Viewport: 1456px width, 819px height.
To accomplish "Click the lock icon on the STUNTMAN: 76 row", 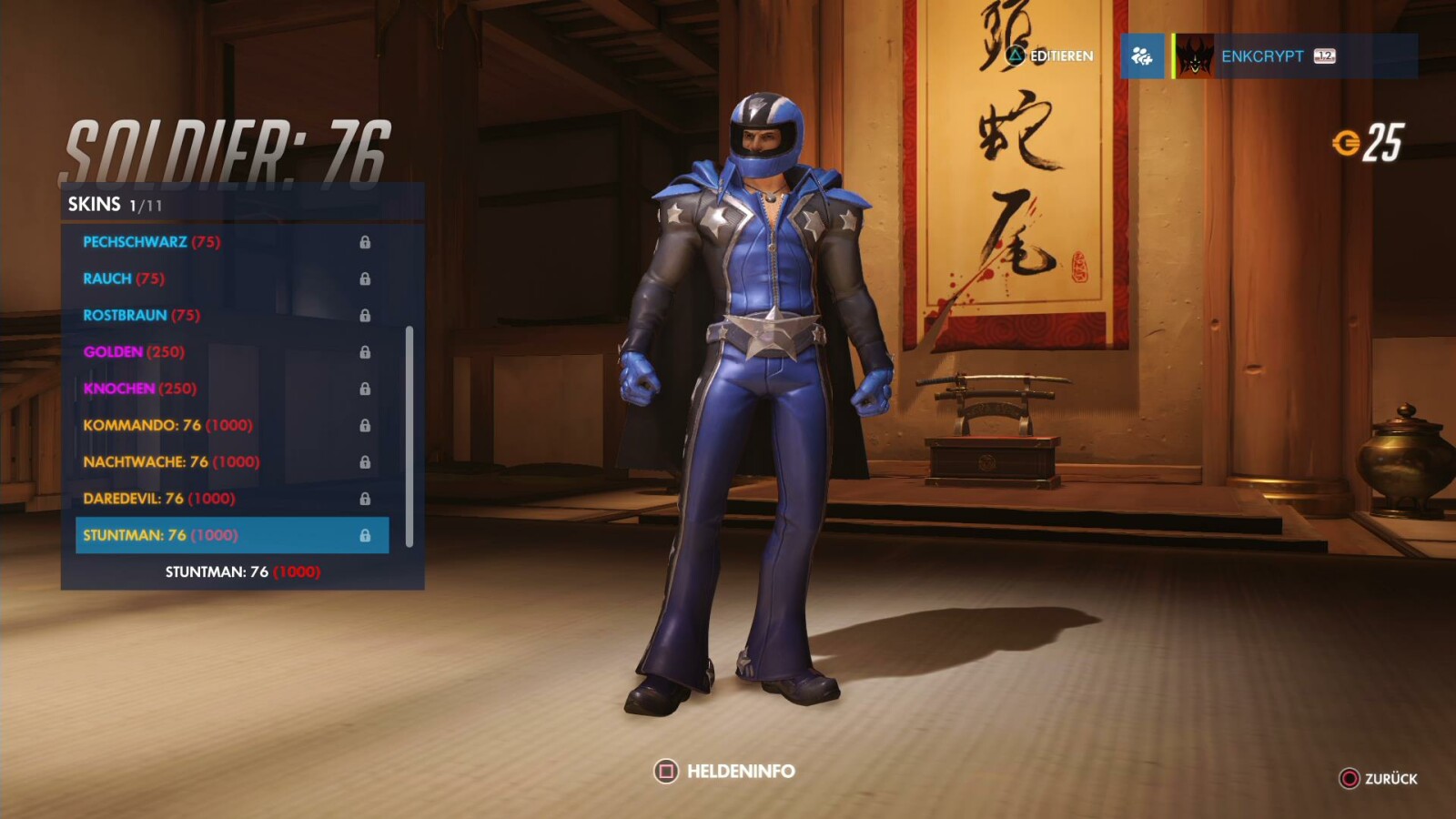I will (x=368, y=536).
